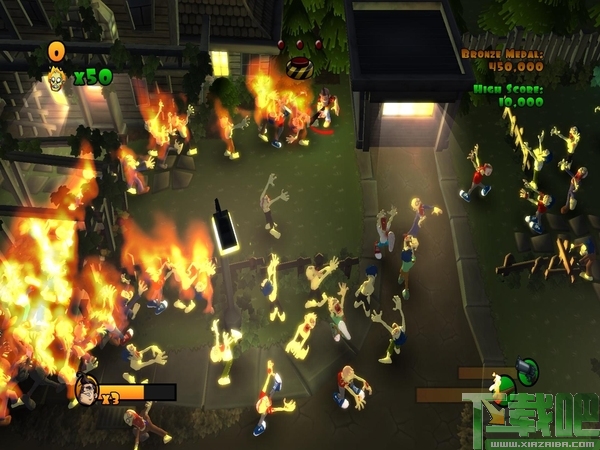Click the torch icon in green circle
The height and width of the screenshot is (450, 600).
503,387
